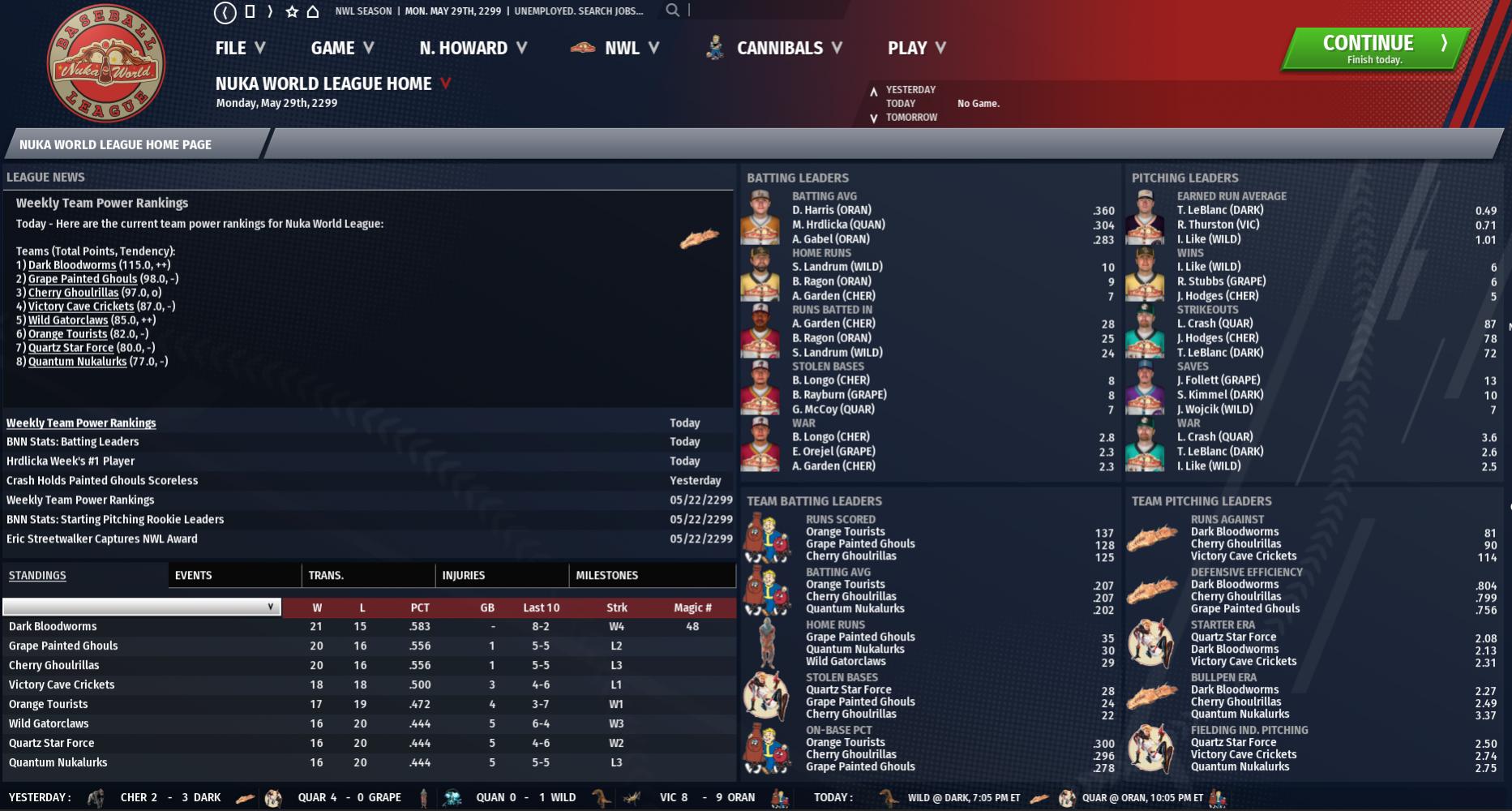Open the Play menu

(x=916, y=48)
